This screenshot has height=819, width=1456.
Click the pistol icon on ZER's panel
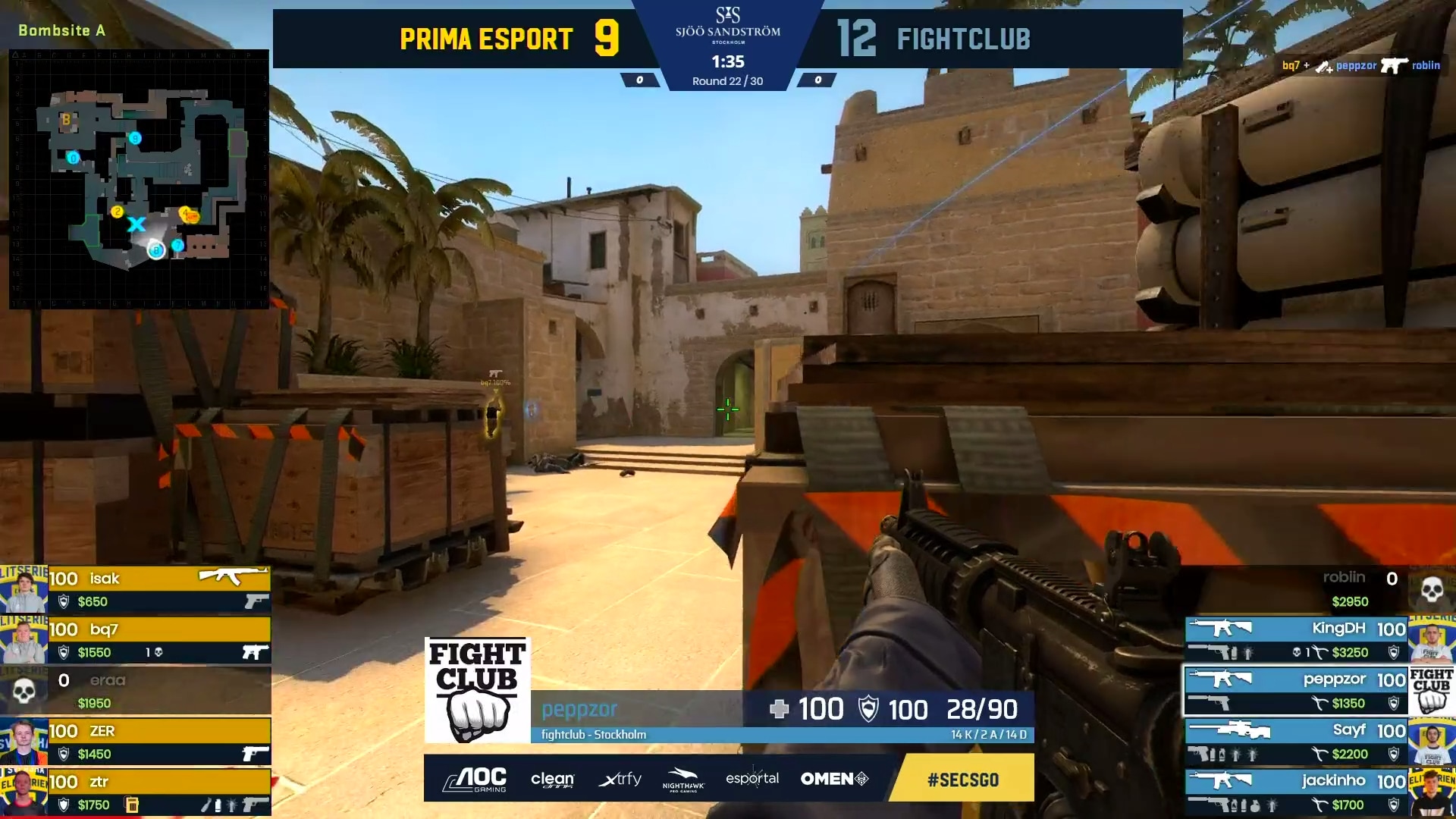click(253, 753)
